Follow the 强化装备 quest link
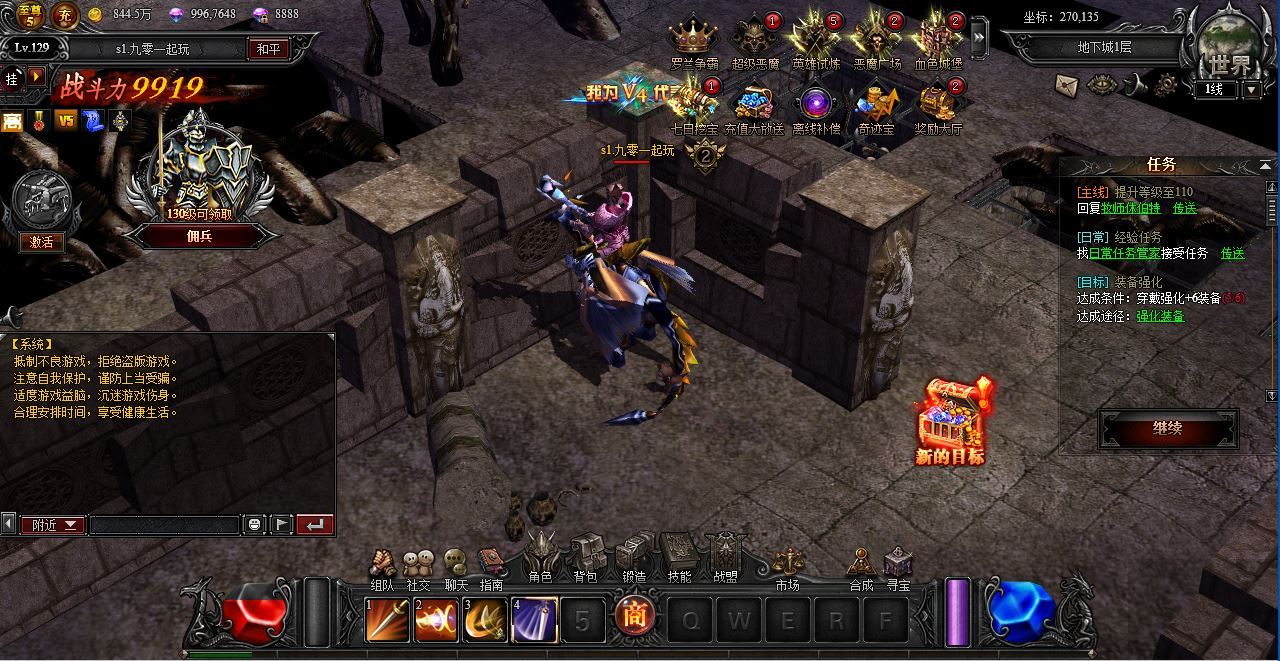Viewport: 1280px width, 661px height. click(x=1160, y=316)
